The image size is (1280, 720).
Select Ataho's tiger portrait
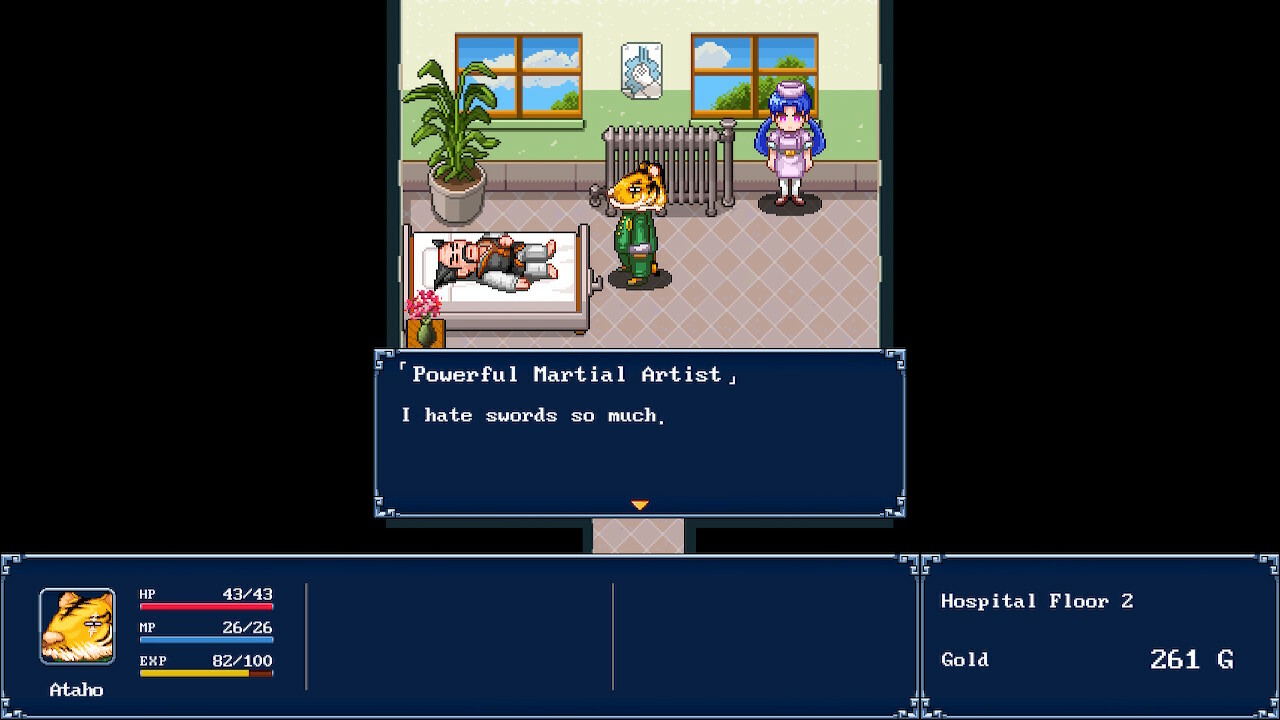77,626
